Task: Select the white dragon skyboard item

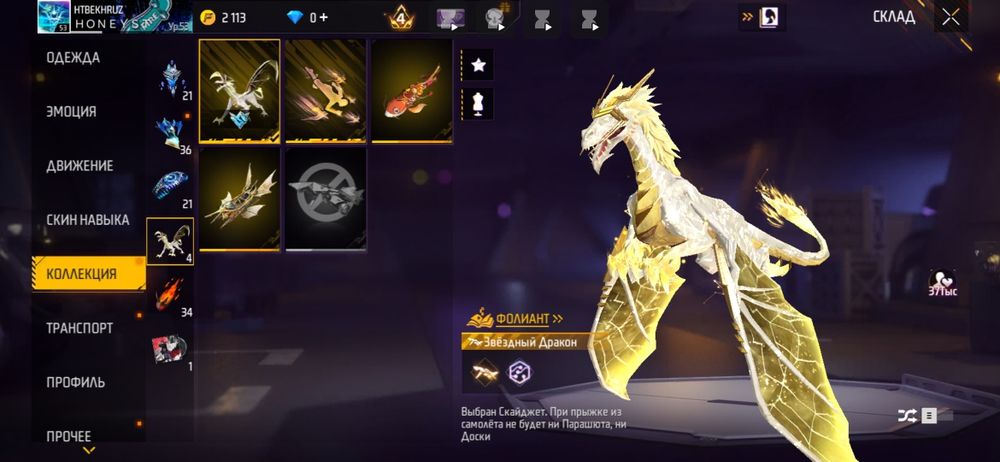Action: click(240, 91)
